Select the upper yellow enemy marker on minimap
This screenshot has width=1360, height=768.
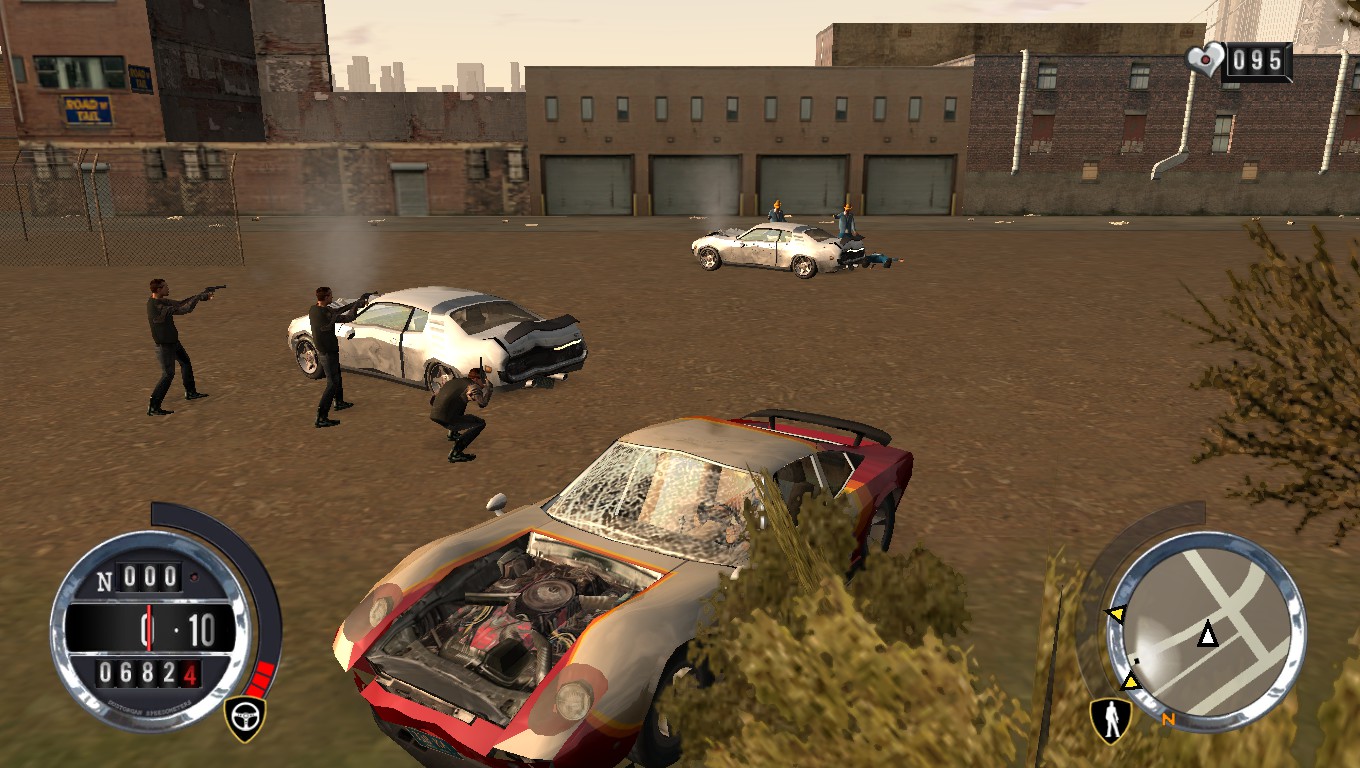(x=1118, y=613)
